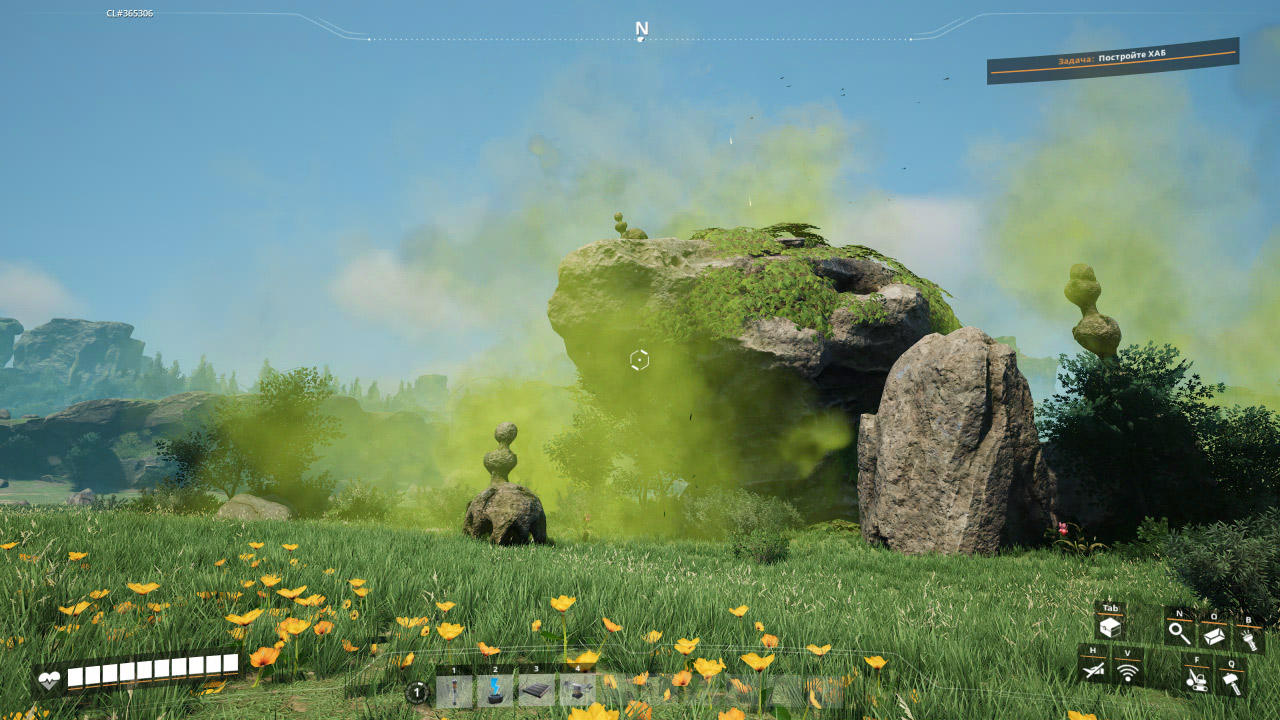Click the crosshair reticle at screen center
The image size is (1280, 720).
click(640, 360)
